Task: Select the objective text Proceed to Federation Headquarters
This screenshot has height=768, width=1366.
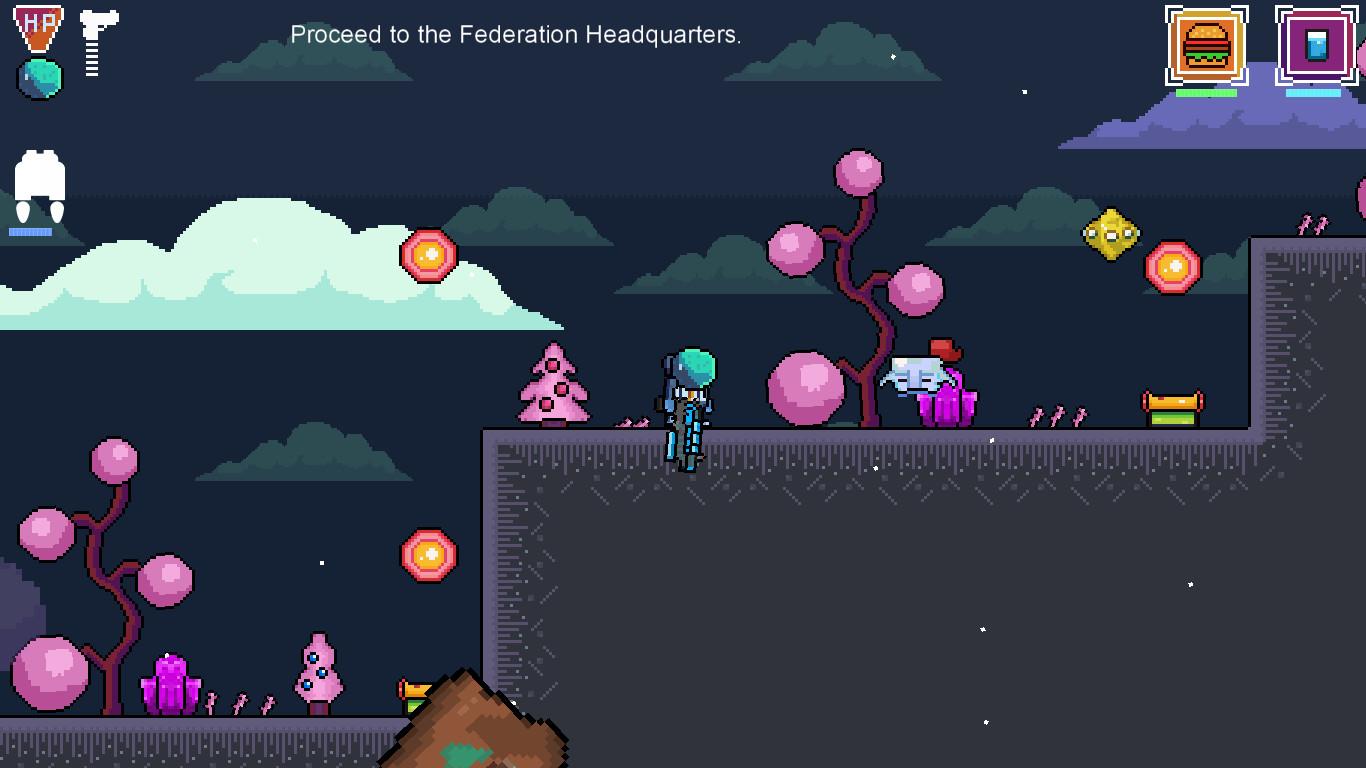Action: pyautogui.click(x=515, y=34)
